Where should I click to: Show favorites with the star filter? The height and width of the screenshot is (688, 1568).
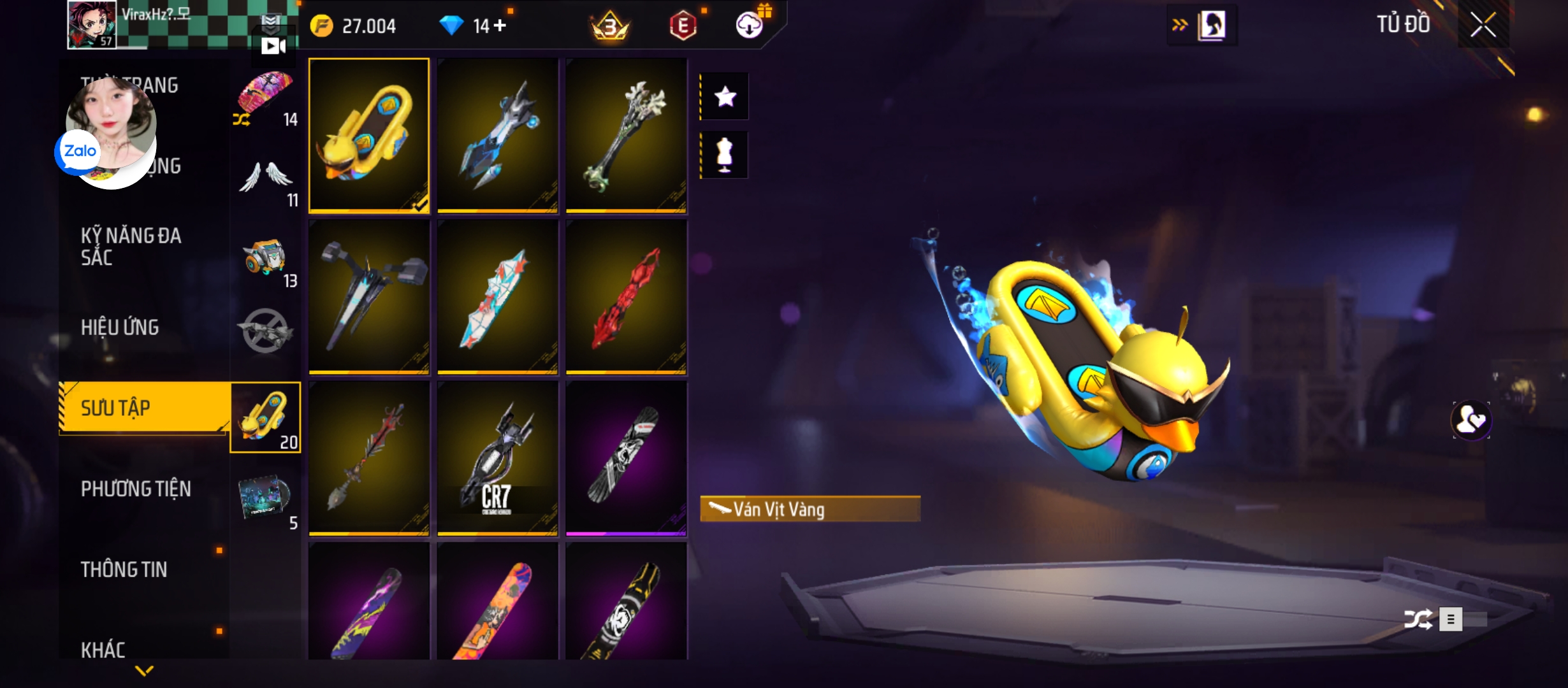725,97
